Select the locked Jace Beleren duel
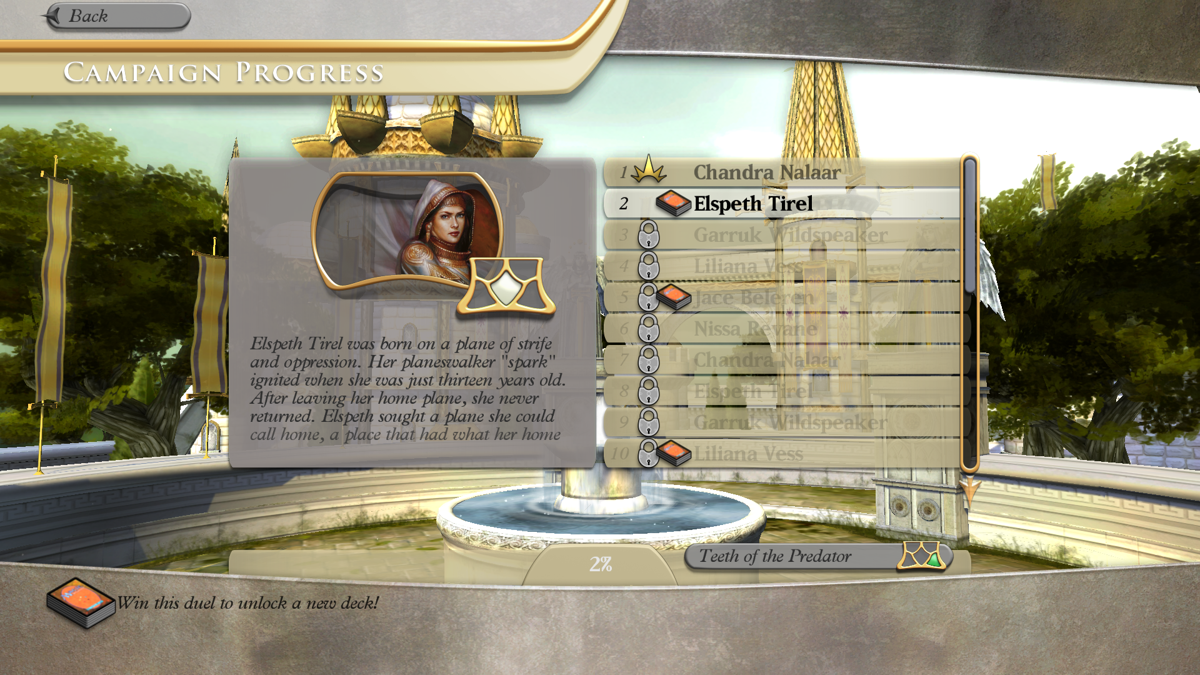The width and height of the screenshot is (1200, 675). tap(781, 298)
